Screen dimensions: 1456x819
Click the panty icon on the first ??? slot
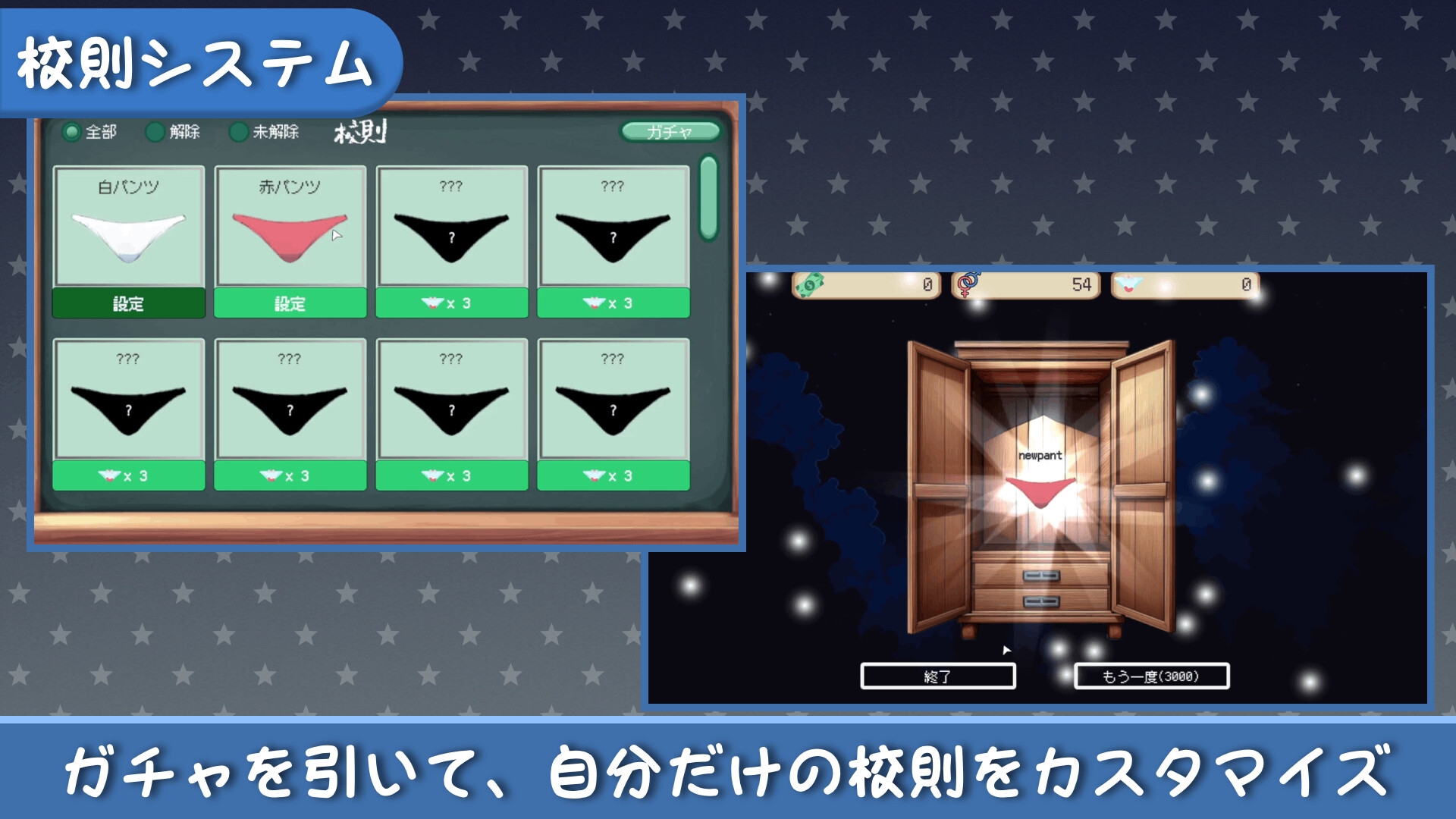pyautogui.click(x=434, y=303)
